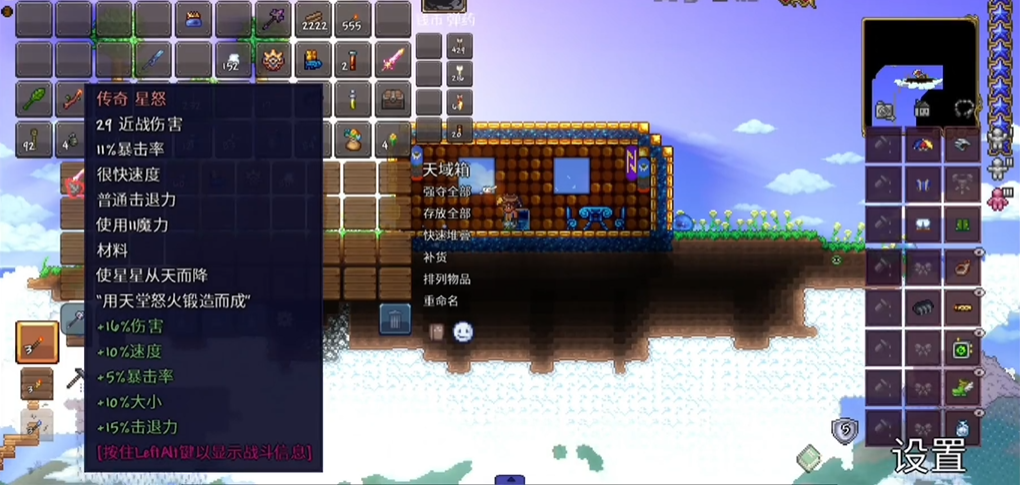Select the blue slime crown item slot
The height and width of the screenshot is (485, 1020).
point(194,20)
